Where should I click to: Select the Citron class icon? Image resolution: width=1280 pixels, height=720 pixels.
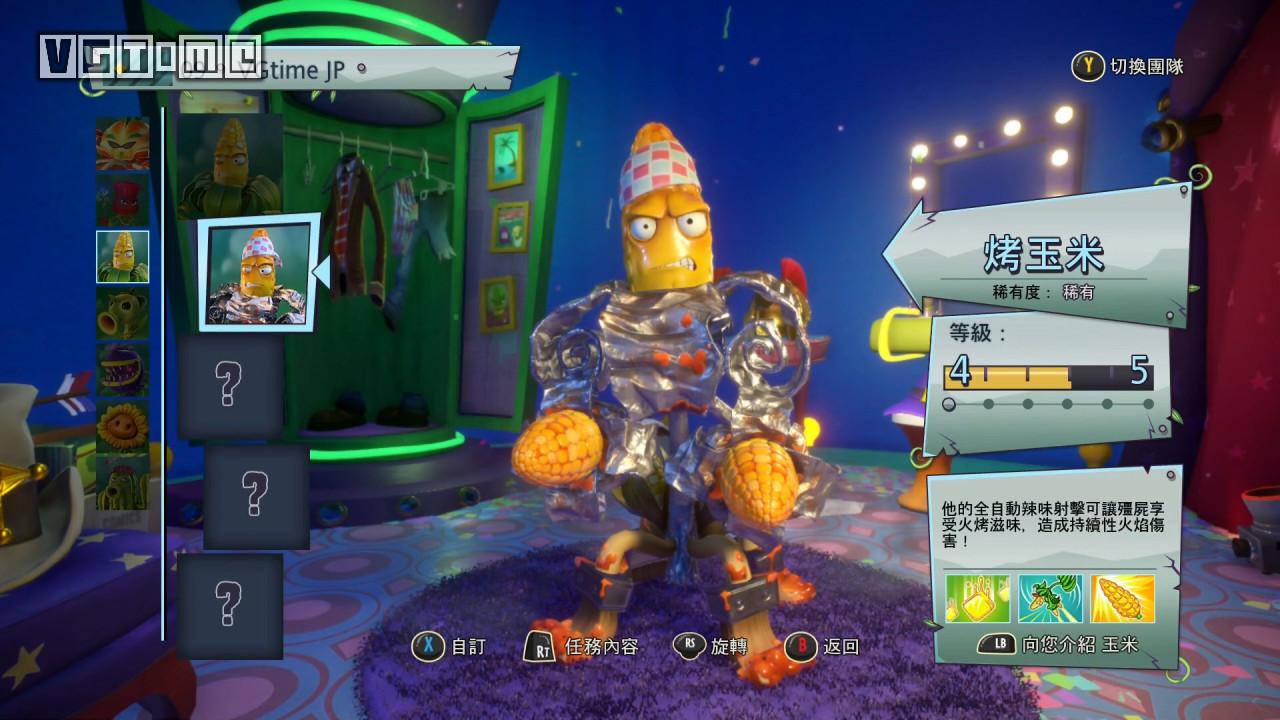[122, 143]
